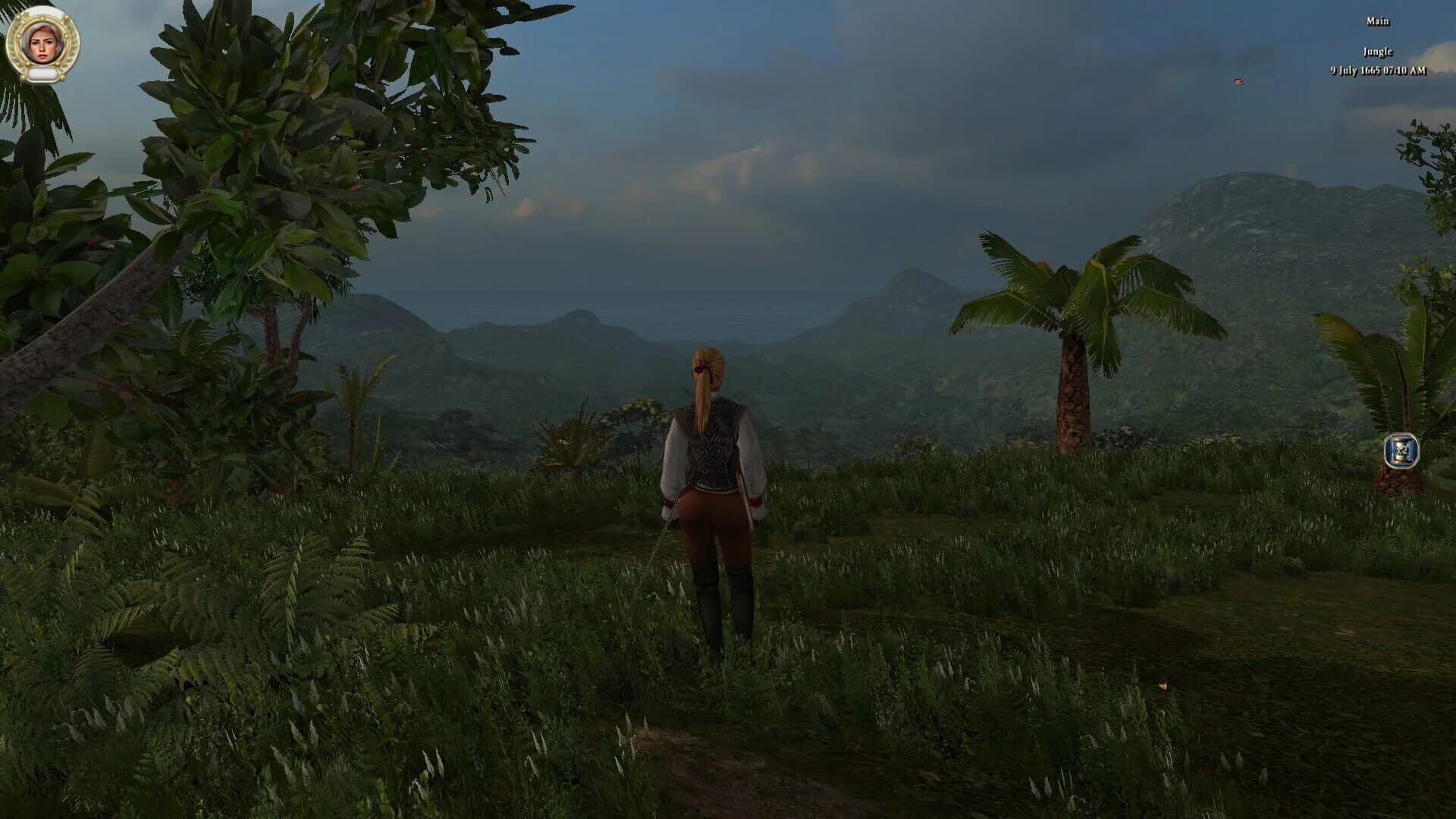This screenshot has height=819, width=1456.
Task: Select the blue hourglass symbol inside its frame
Action: [1401, 450]
